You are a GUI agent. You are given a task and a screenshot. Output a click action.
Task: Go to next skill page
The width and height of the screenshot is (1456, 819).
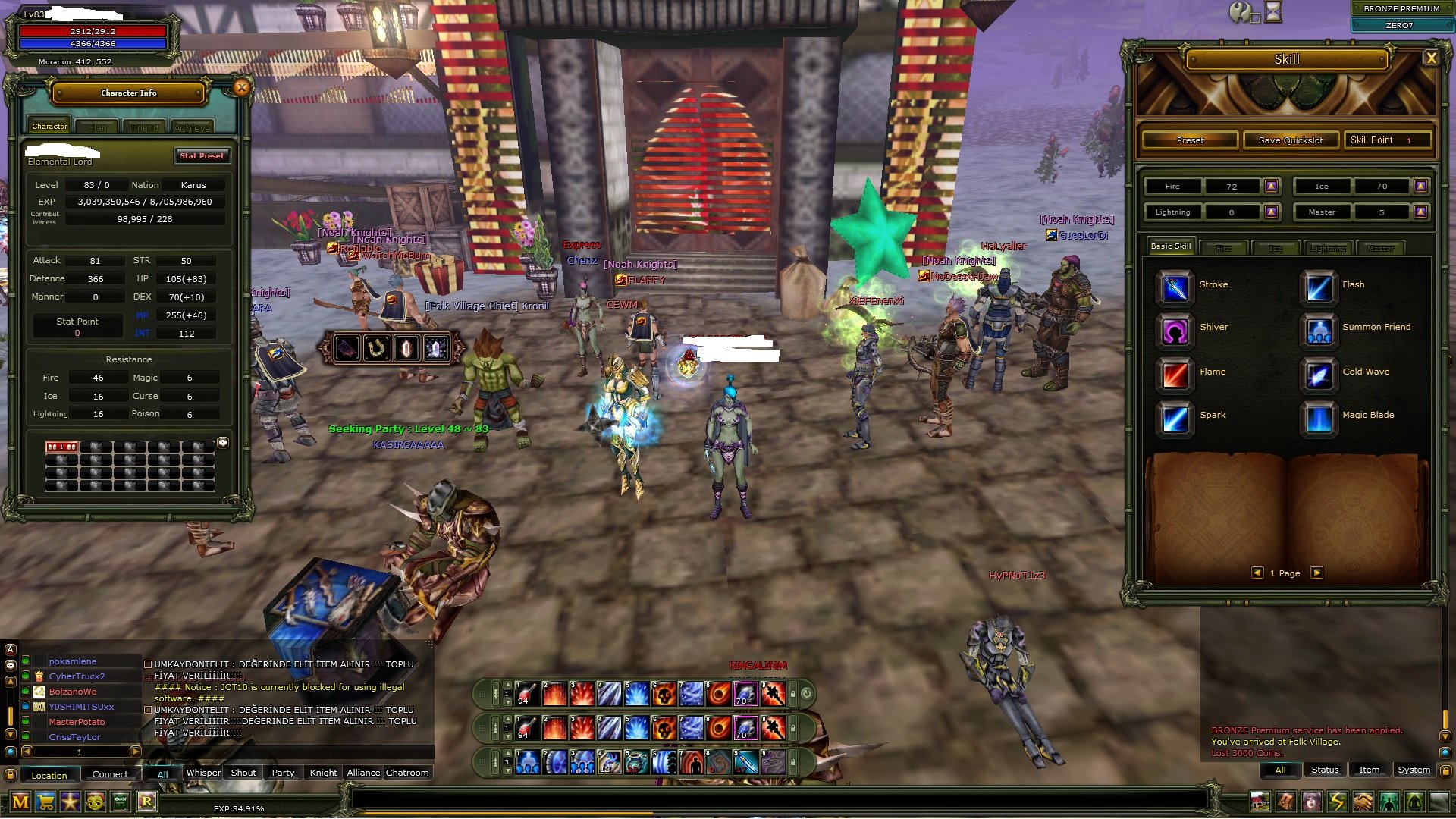[1317, 573]
